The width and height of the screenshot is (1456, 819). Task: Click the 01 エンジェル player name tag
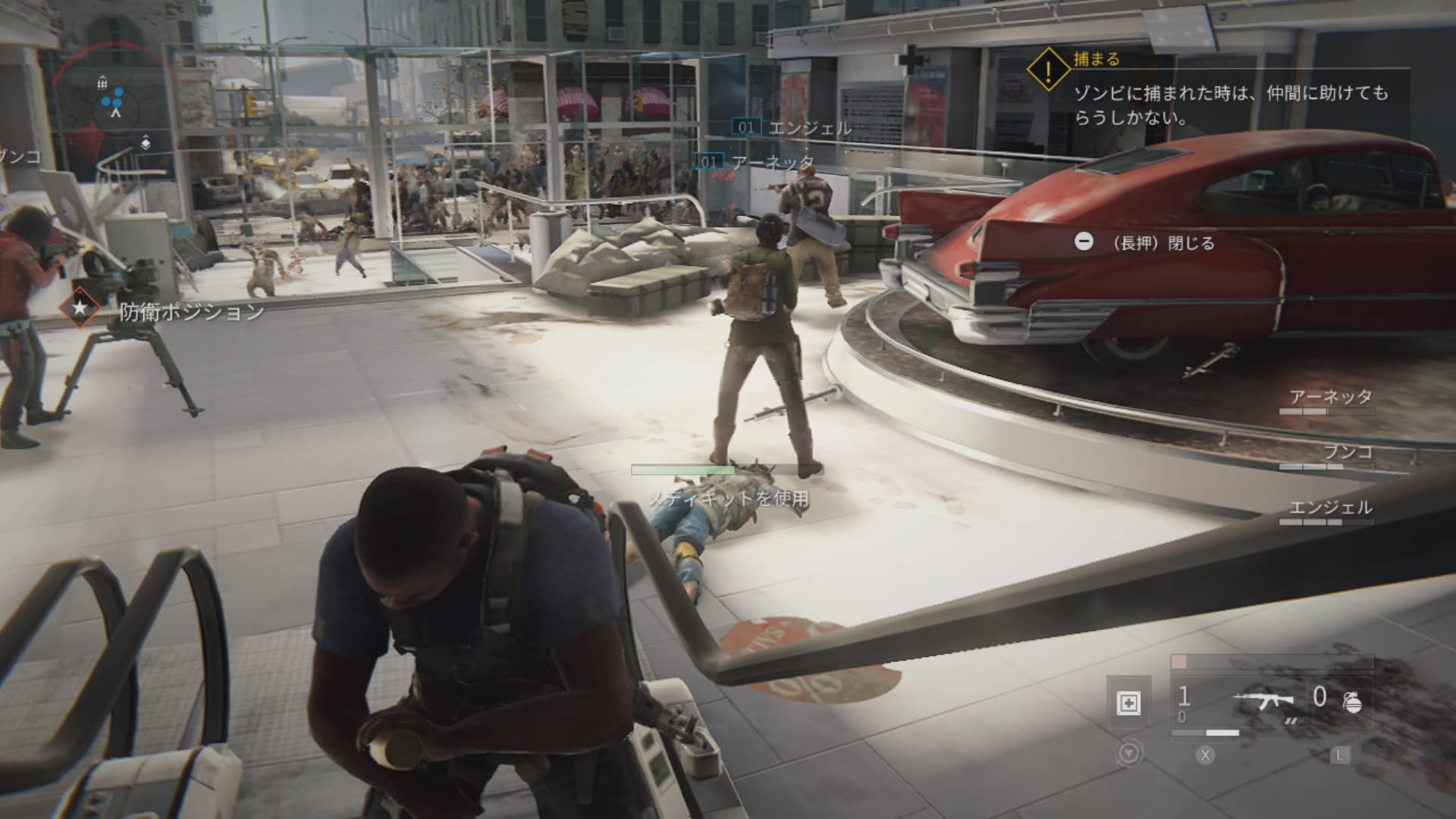click(793, 127)
